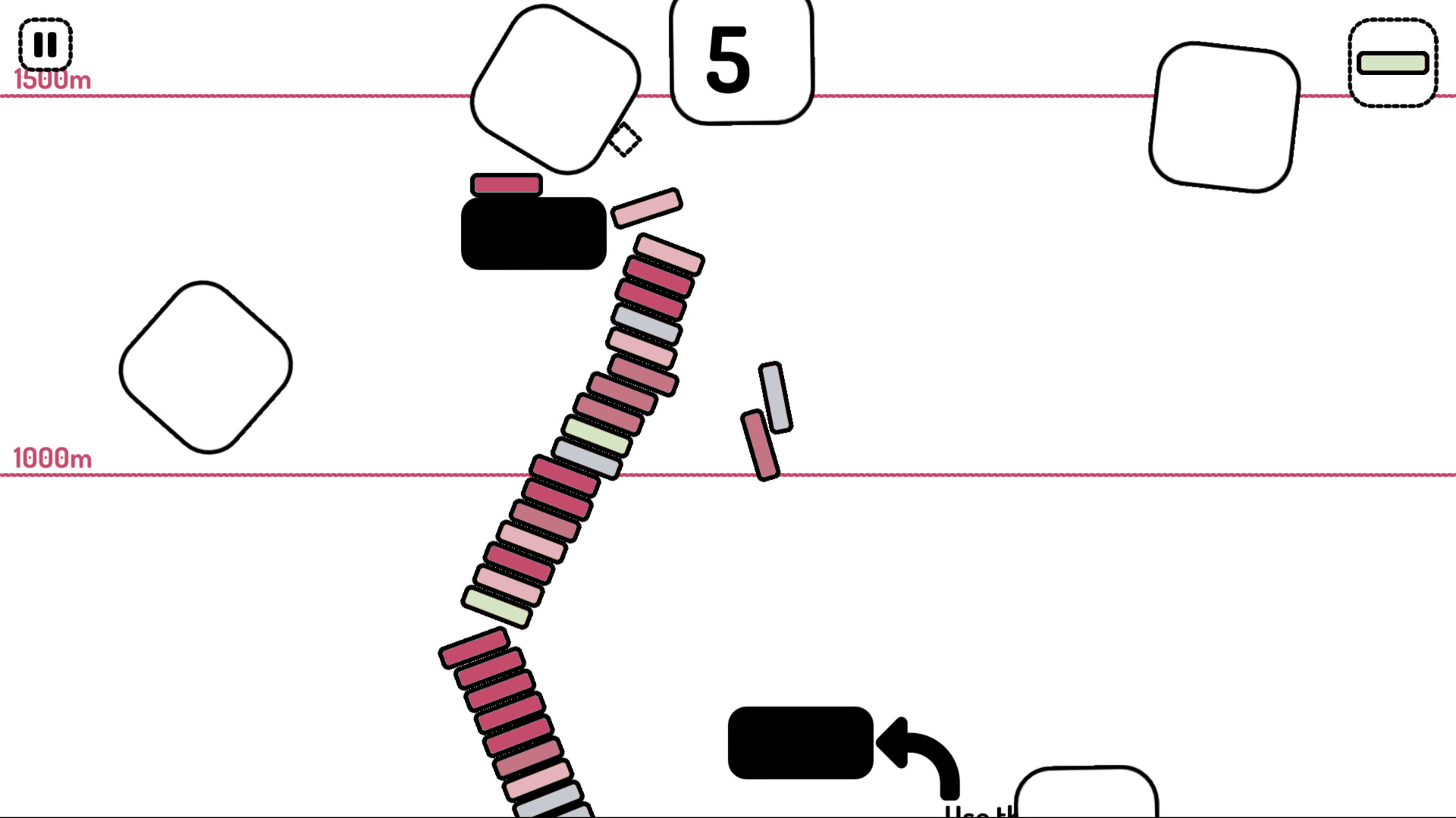Image resolution: width=1456 pixels, height=818 pixels.
Task: Click the black block the arrow points to
Action: [800, 743]
